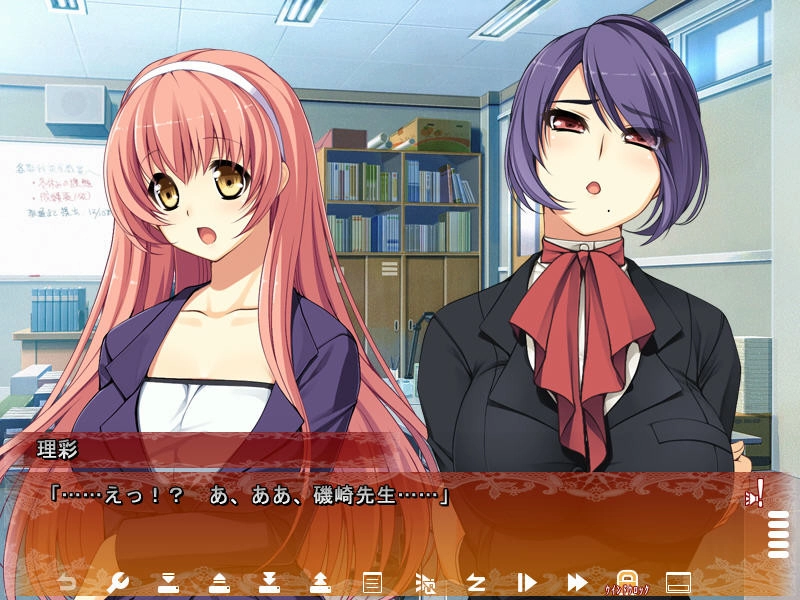800x600 pixels.
Task: Fast-forward with the double arrow icon
Action: (x=577, y=582)
